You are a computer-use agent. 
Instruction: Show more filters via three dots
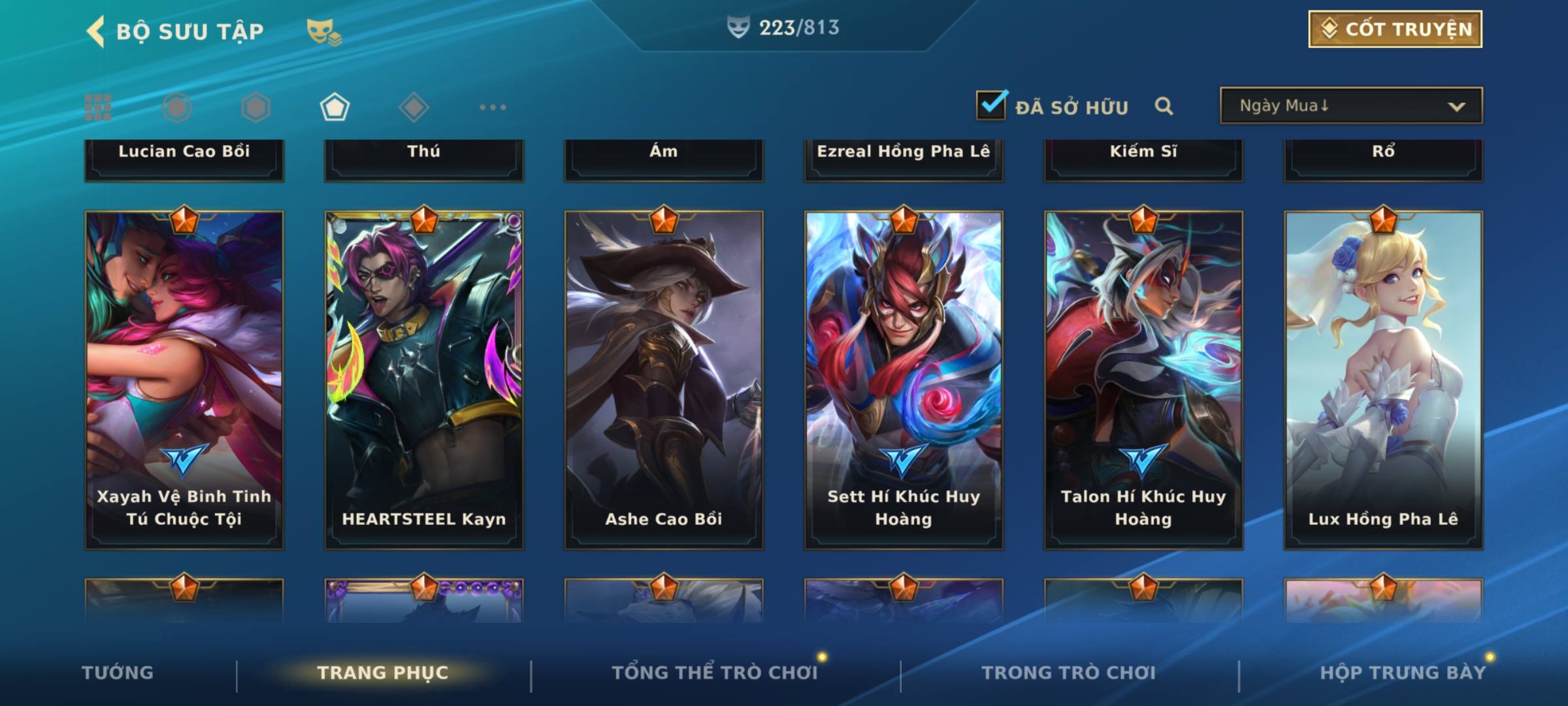click(x=493, y=107)
